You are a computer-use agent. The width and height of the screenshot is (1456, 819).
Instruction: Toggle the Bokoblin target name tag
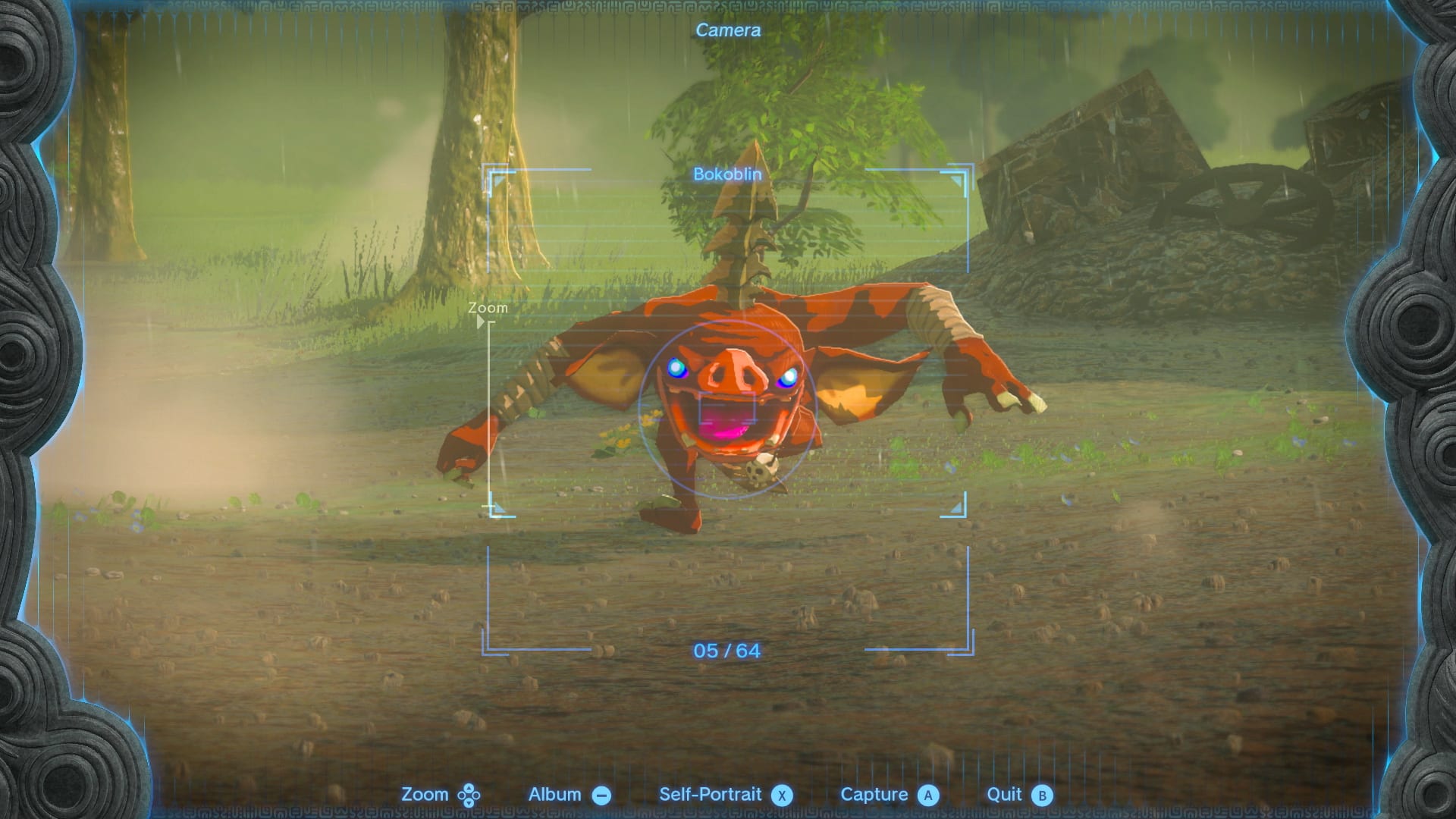[x=726, y=174]
